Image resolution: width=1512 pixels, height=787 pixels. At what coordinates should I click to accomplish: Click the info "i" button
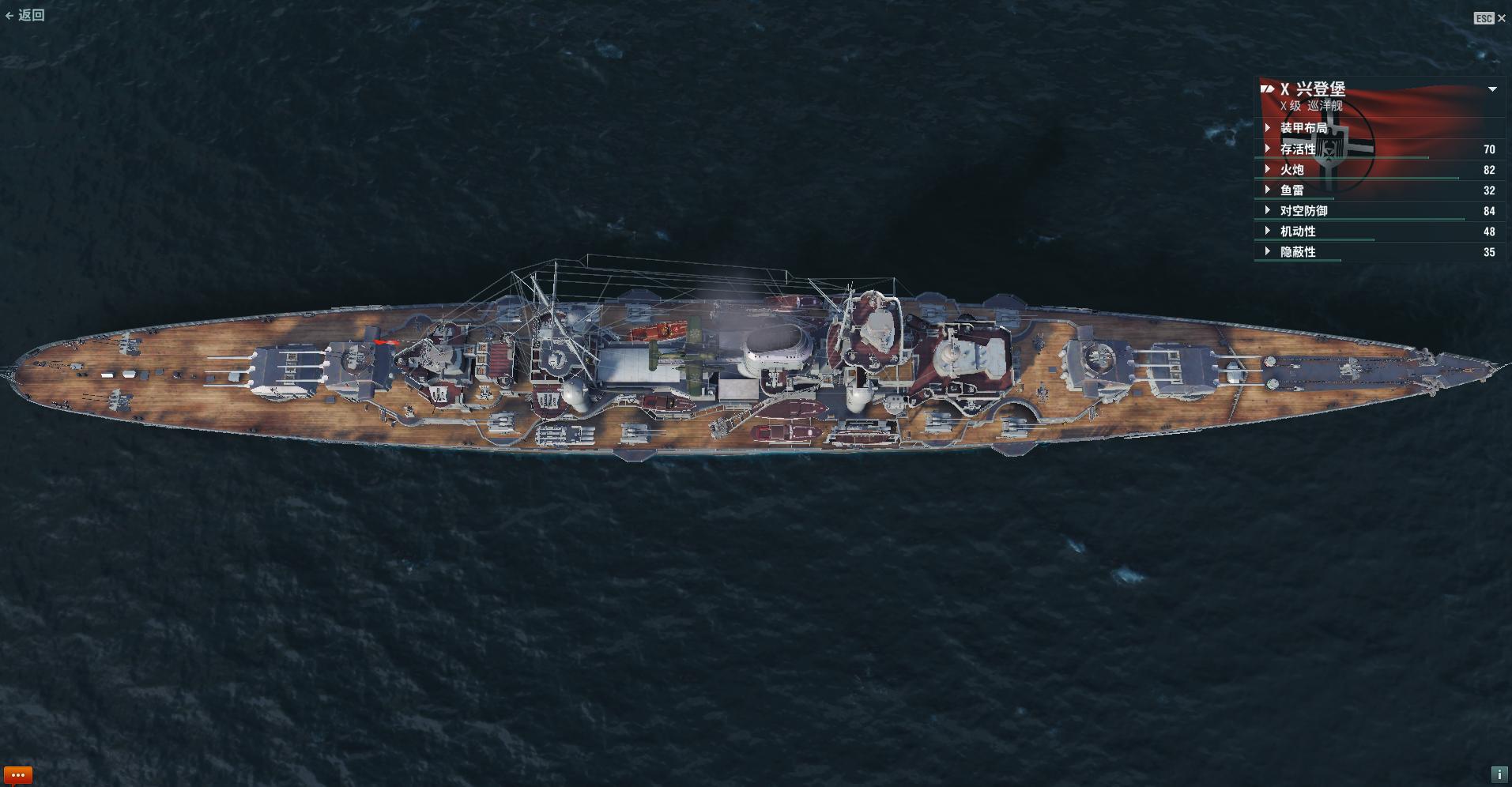pos(1498,774)
